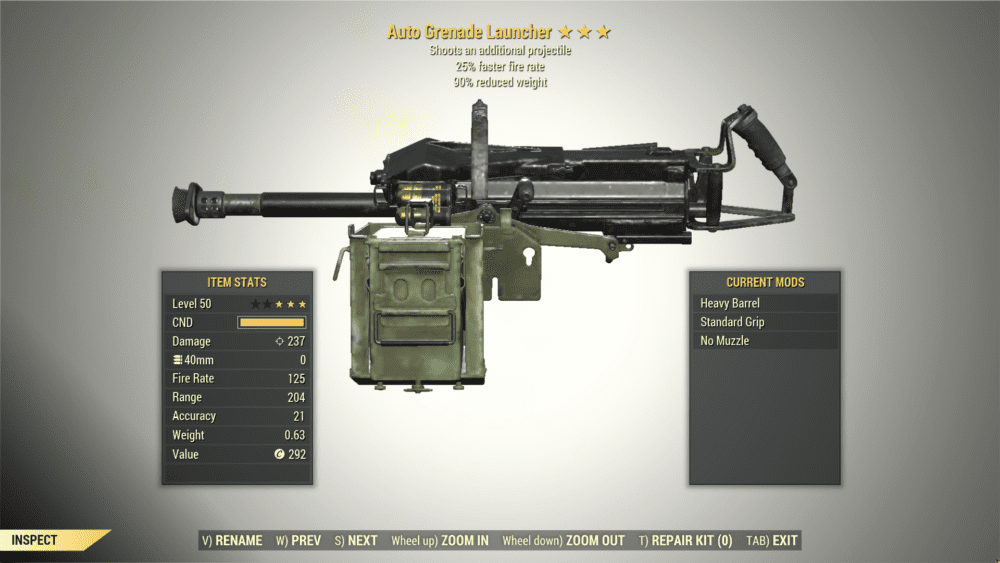Rename the Auto Grenade Launcher
Image resolution: width=1000 pixels, height=563 pixels.
tap(232, 541)
